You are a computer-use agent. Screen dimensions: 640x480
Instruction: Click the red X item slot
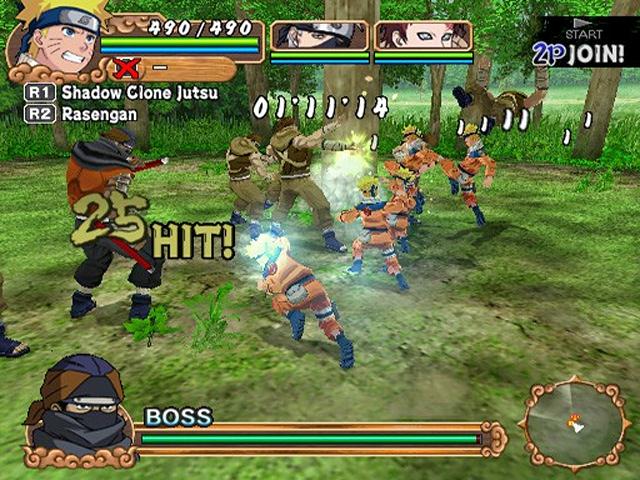click(x=127, y=68)
